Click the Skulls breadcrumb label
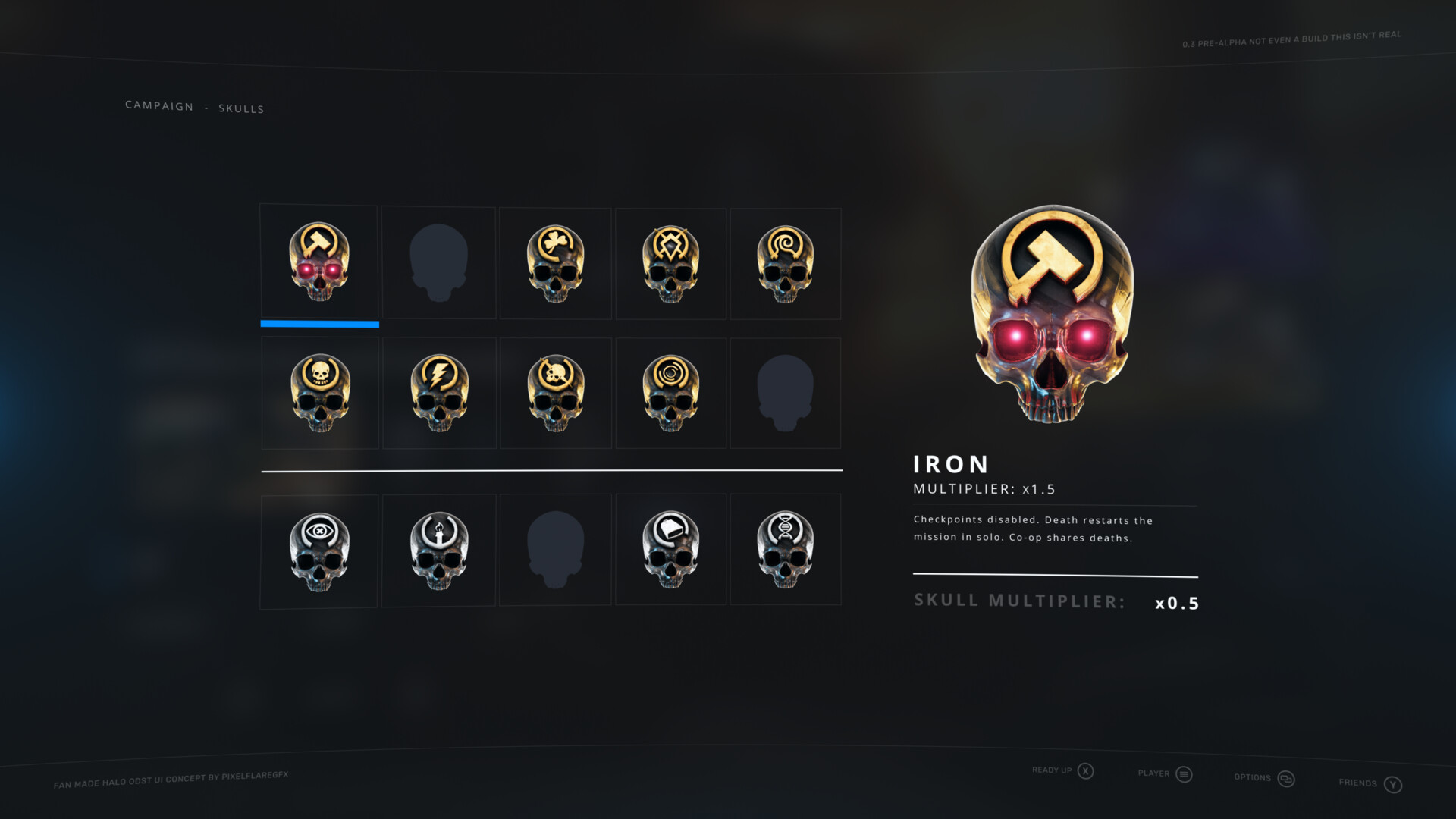1456x819 pixels. click(241, 108)
